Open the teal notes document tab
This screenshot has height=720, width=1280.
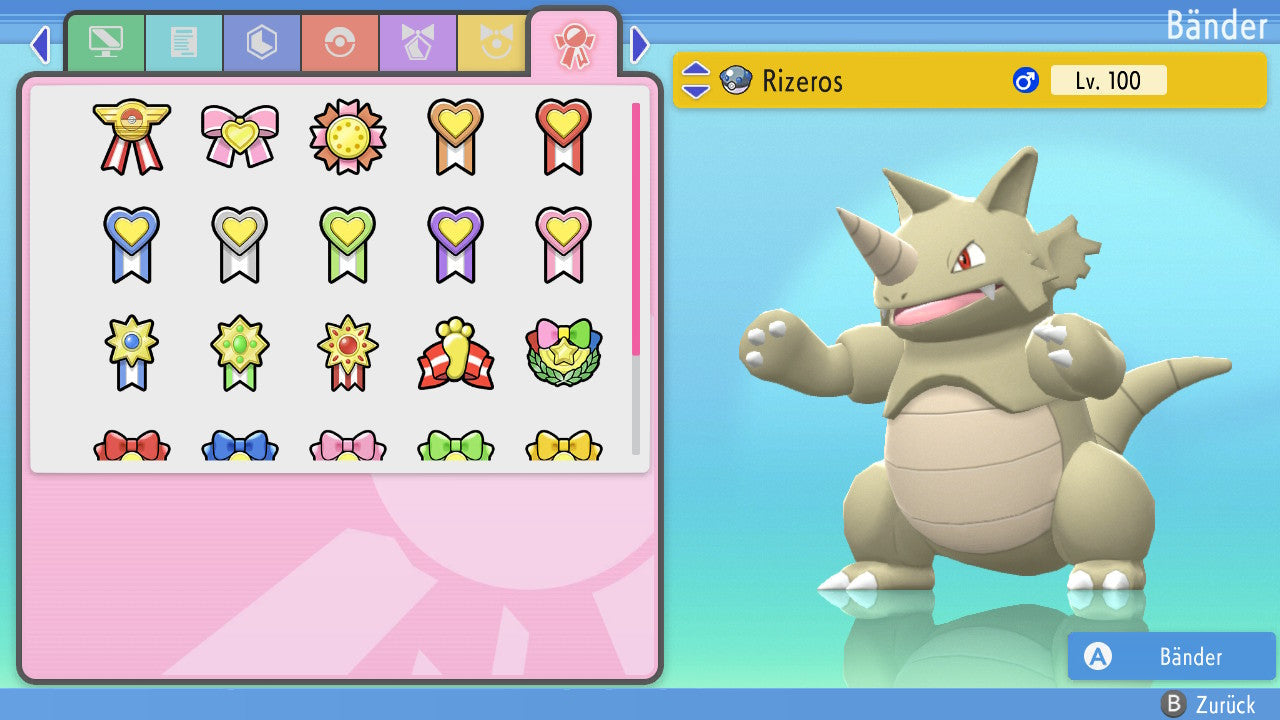point(184,43)
